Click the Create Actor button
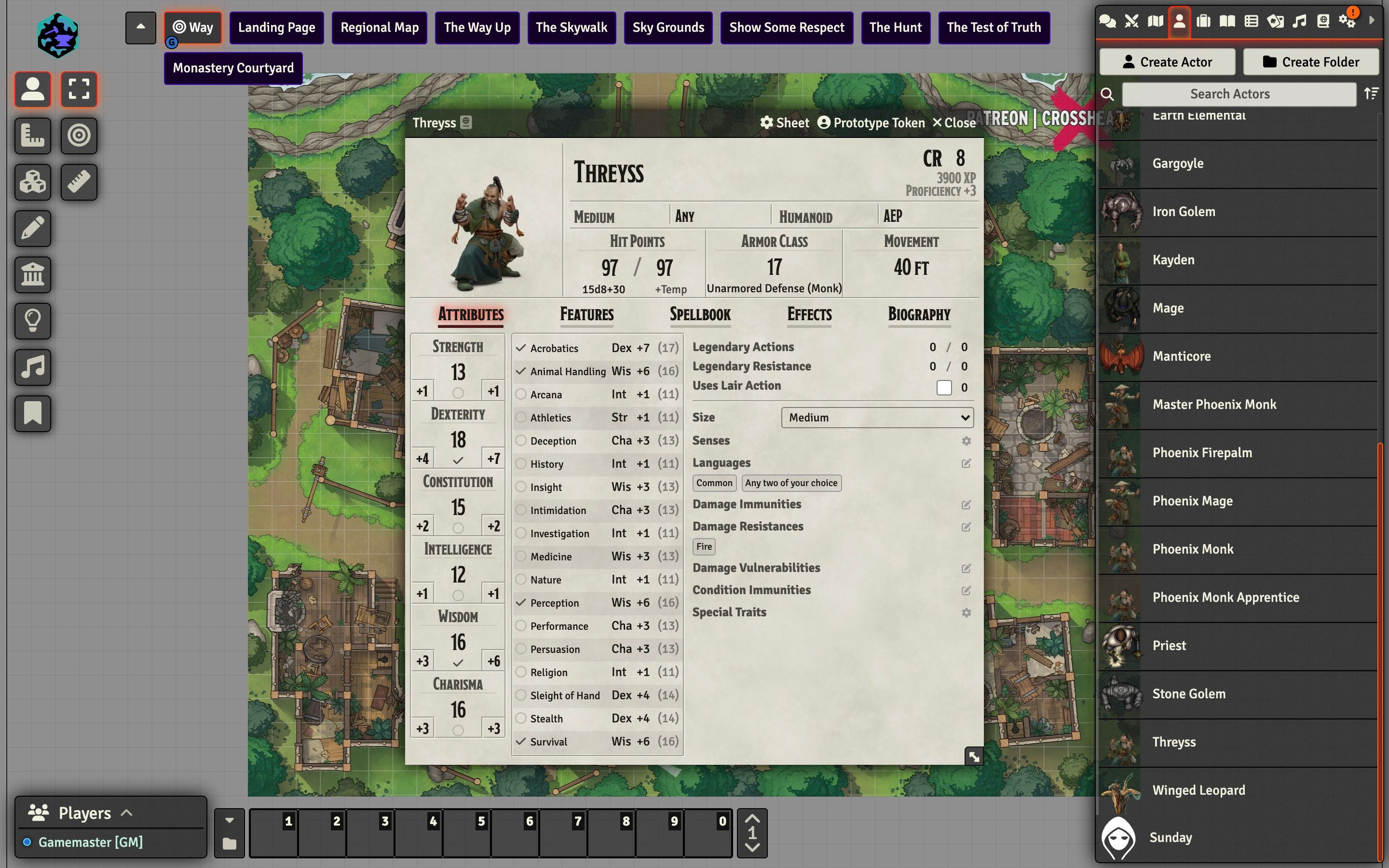1389x868 pixels. 1167,61
